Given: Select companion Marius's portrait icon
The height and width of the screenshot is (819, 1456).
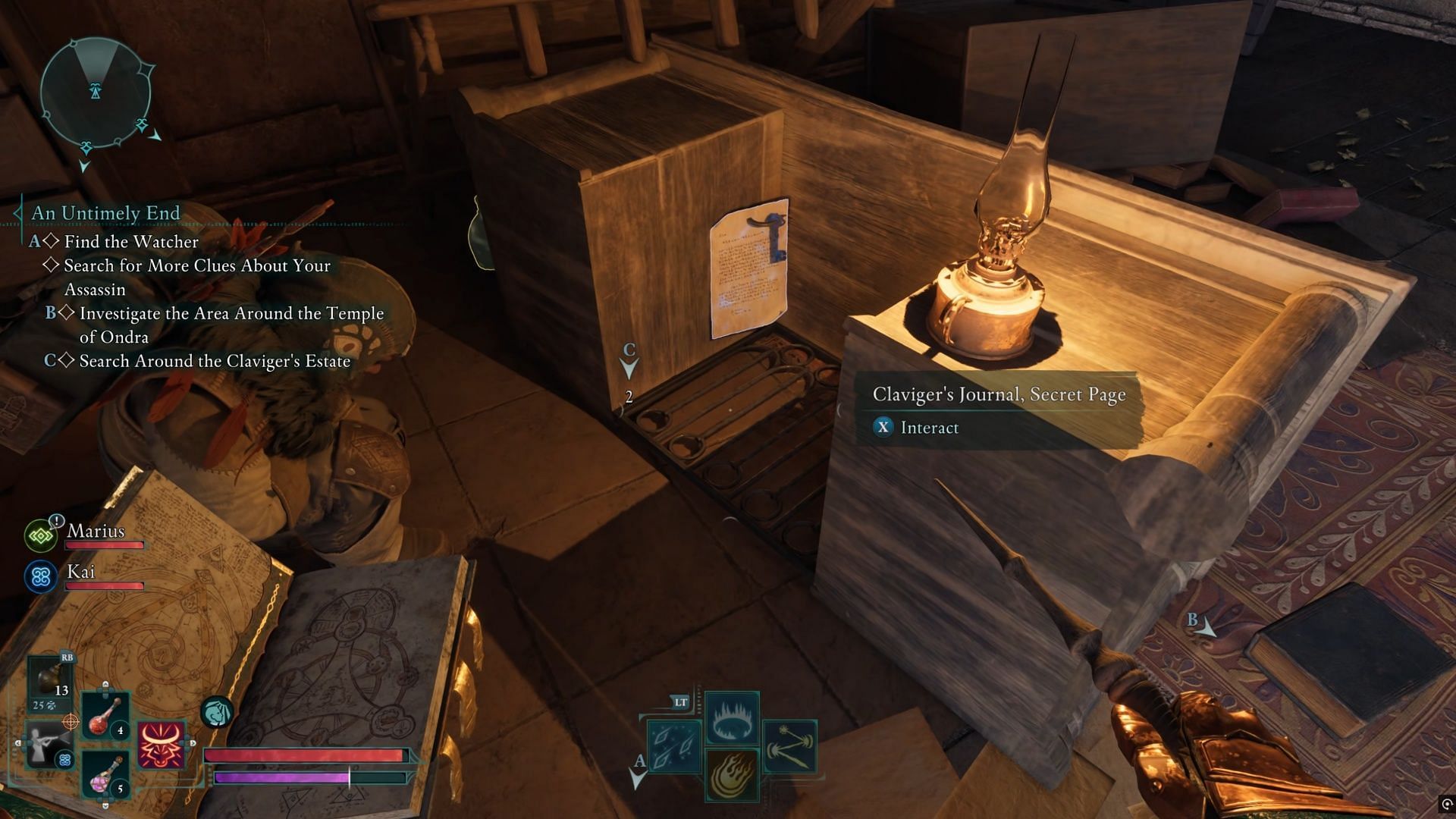Looking at the screenshot, I should click(x=41, y=536).
